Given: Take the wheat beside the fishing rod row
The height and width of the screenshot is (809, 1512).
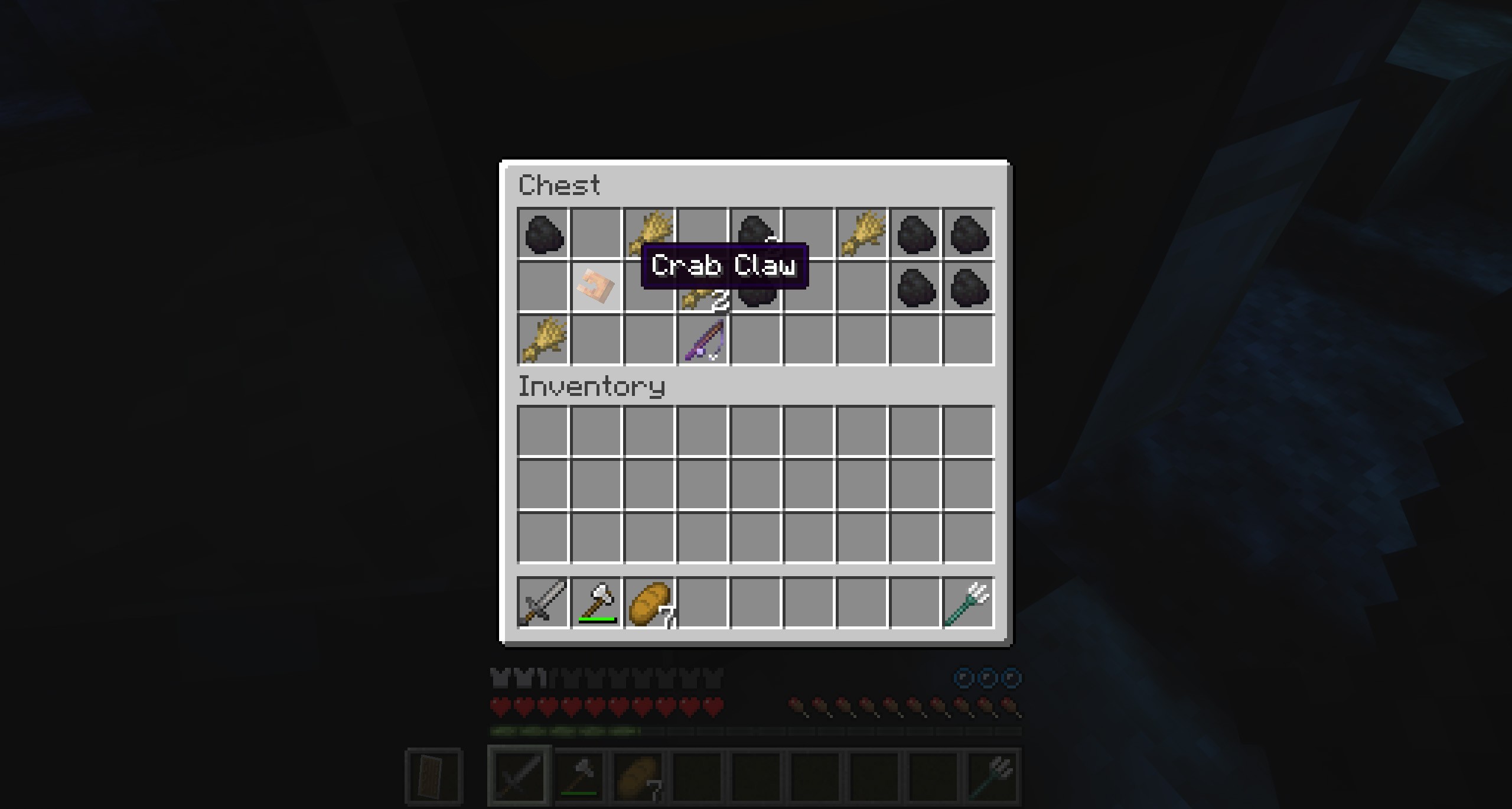Looking at the screenshot, I should (x=542, y=341).
